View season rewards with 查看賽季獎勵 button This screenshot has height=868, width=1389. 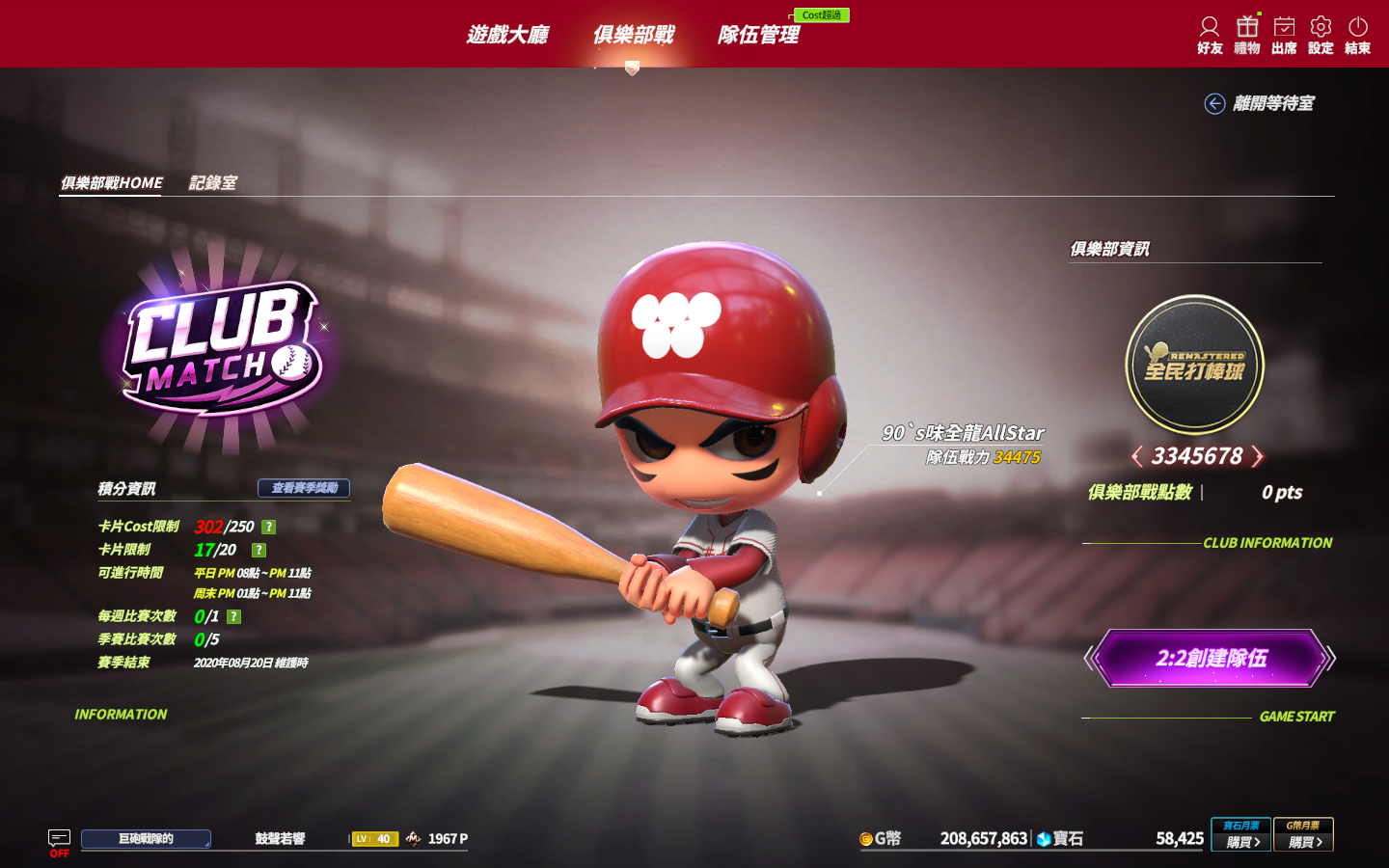click(304, 488)
